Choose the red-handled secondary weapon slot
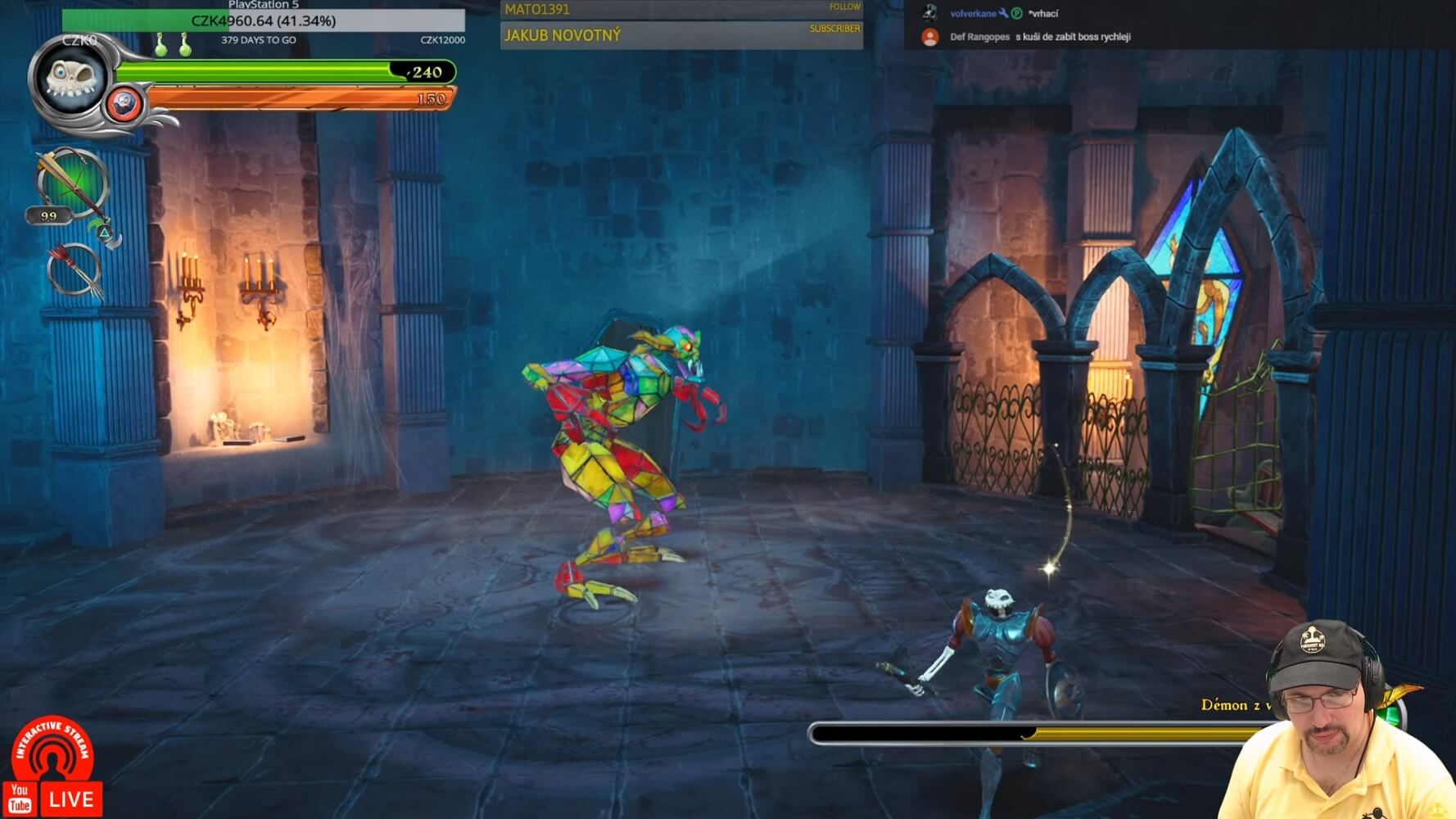The image size is (1456, 819). (74, 269)
